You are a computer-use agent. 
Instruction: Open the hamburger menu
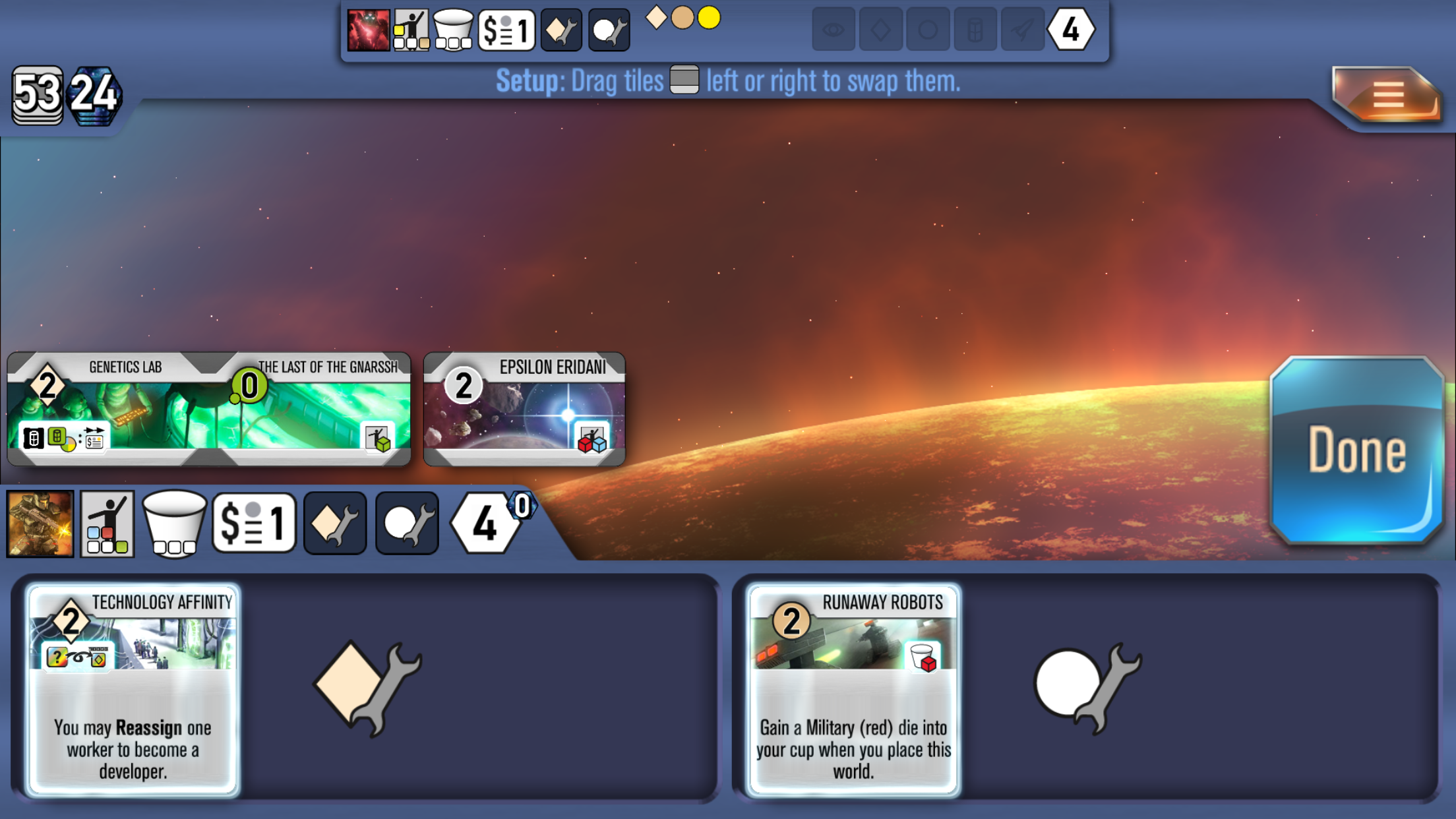(1387, 96)
